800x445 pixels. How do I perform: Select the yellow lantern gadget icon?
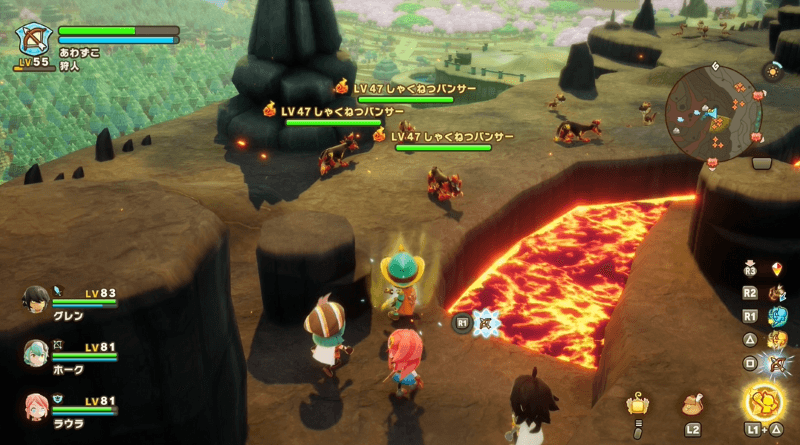tap(636, 404)
